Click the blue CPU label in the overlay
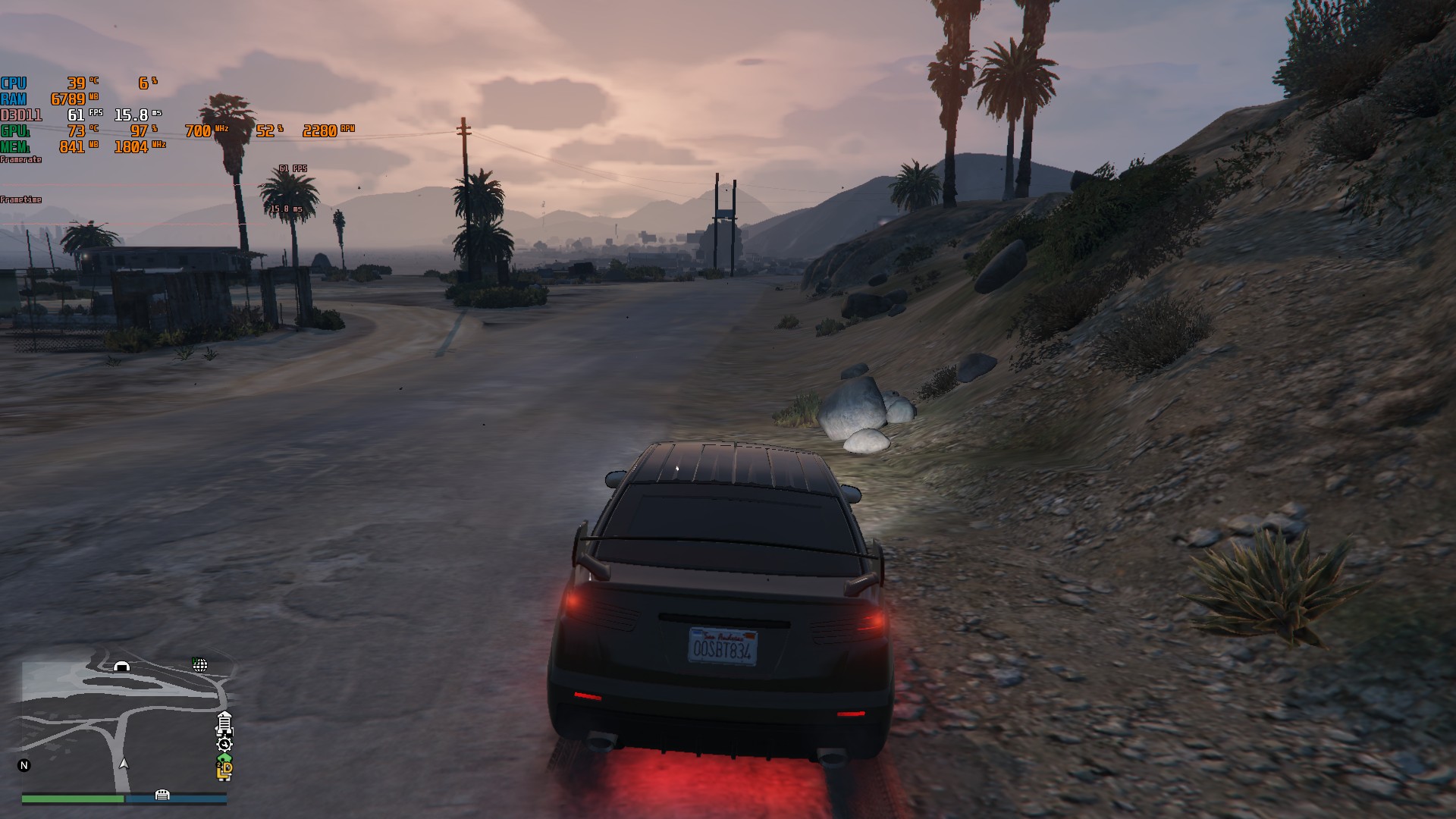Image resolution: width=1456 pixels, height=819 pixels. coord(14,83)
